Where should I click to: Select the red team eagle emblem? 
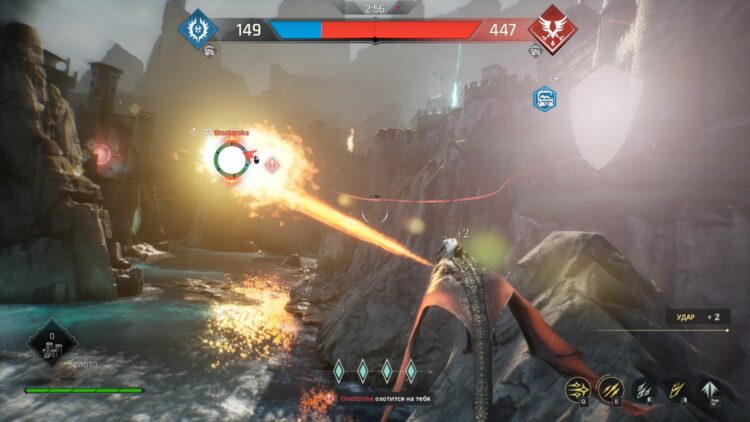click(550, 27)
